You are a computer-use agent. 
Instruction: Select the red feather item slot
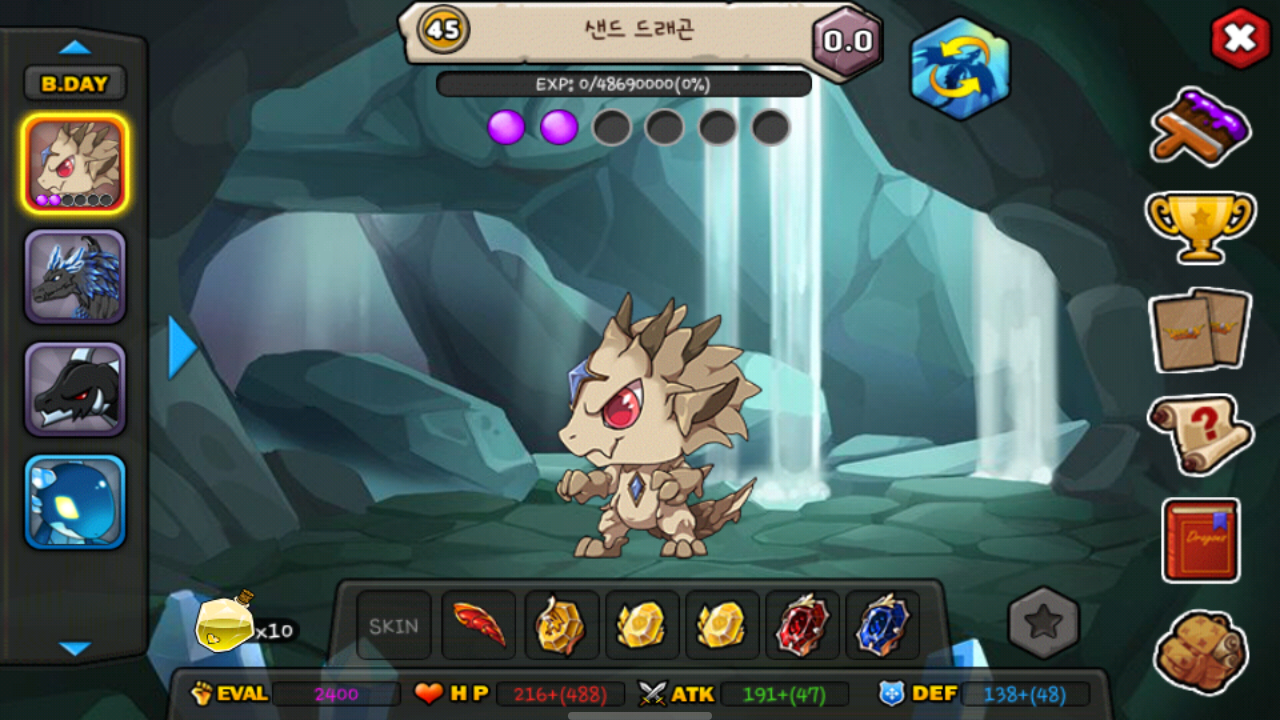coord(479,626)
